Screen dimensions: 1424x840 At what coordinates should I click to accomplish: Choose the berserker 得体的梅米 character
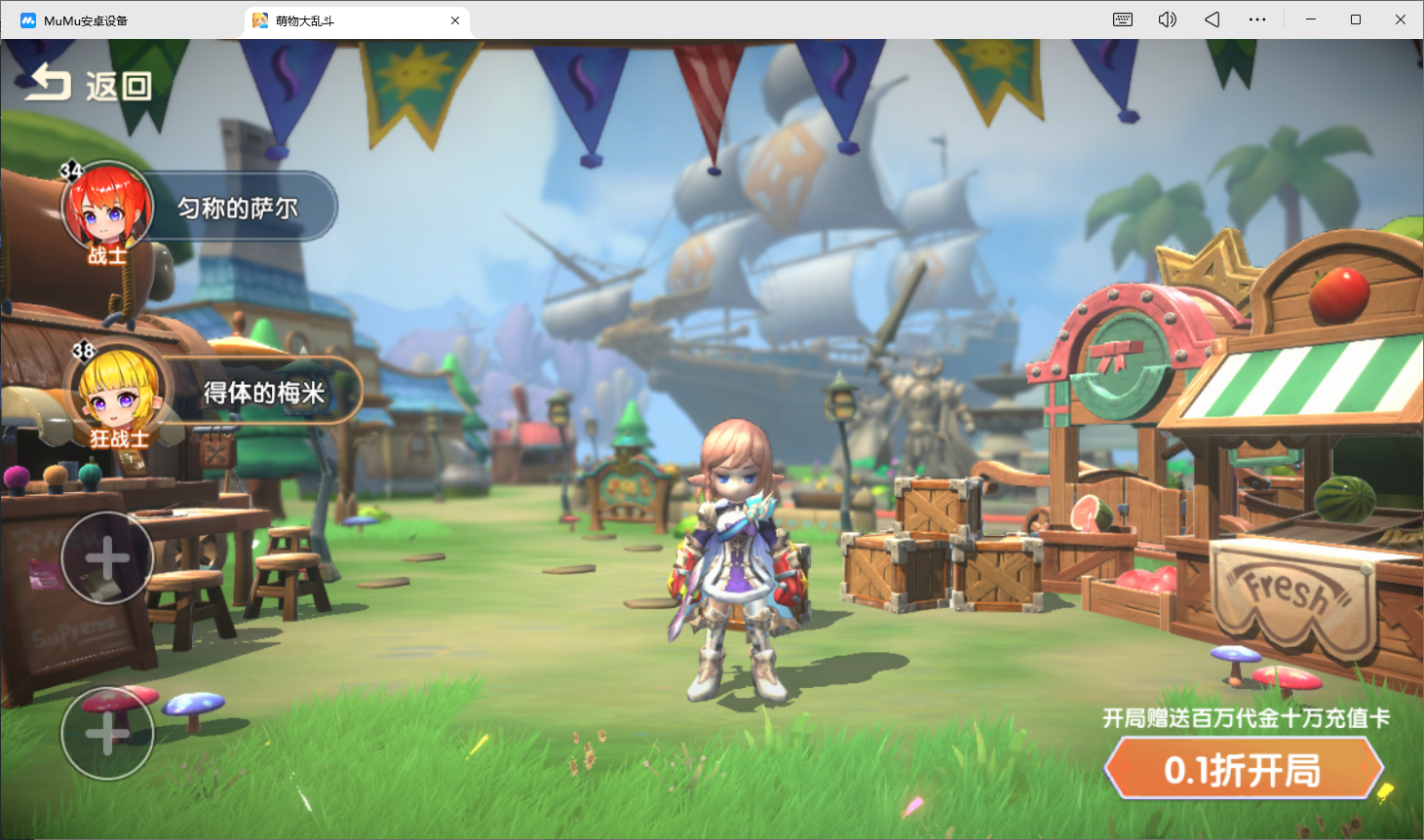coord(214,392)
